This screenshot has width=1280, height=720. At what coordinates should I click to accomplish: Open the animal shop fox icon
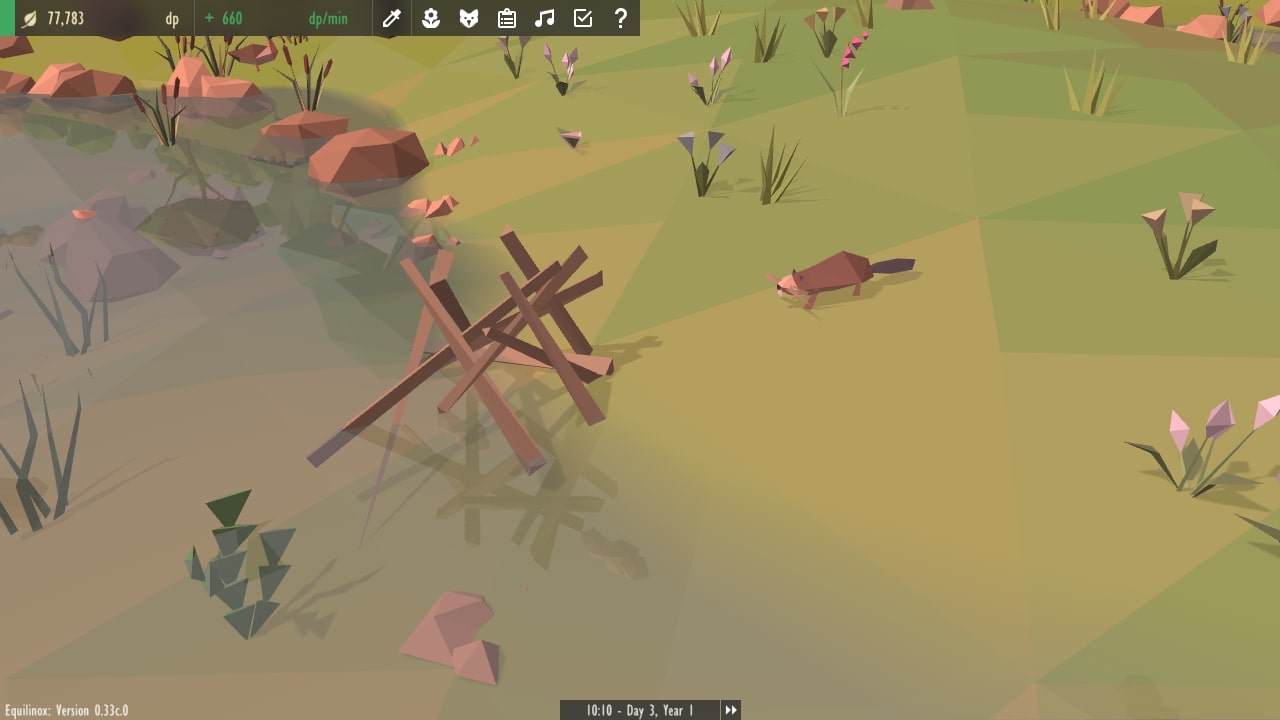(x=469, y=18)
